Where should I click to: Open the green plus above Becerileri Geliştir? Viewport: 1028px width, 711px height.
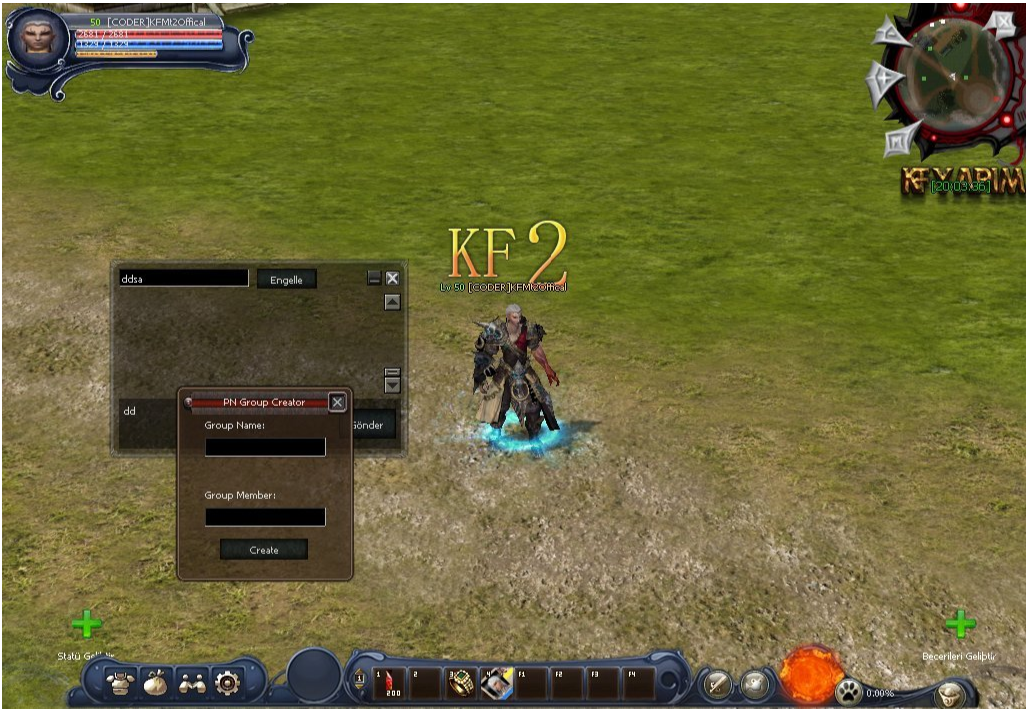click(960, 625)
